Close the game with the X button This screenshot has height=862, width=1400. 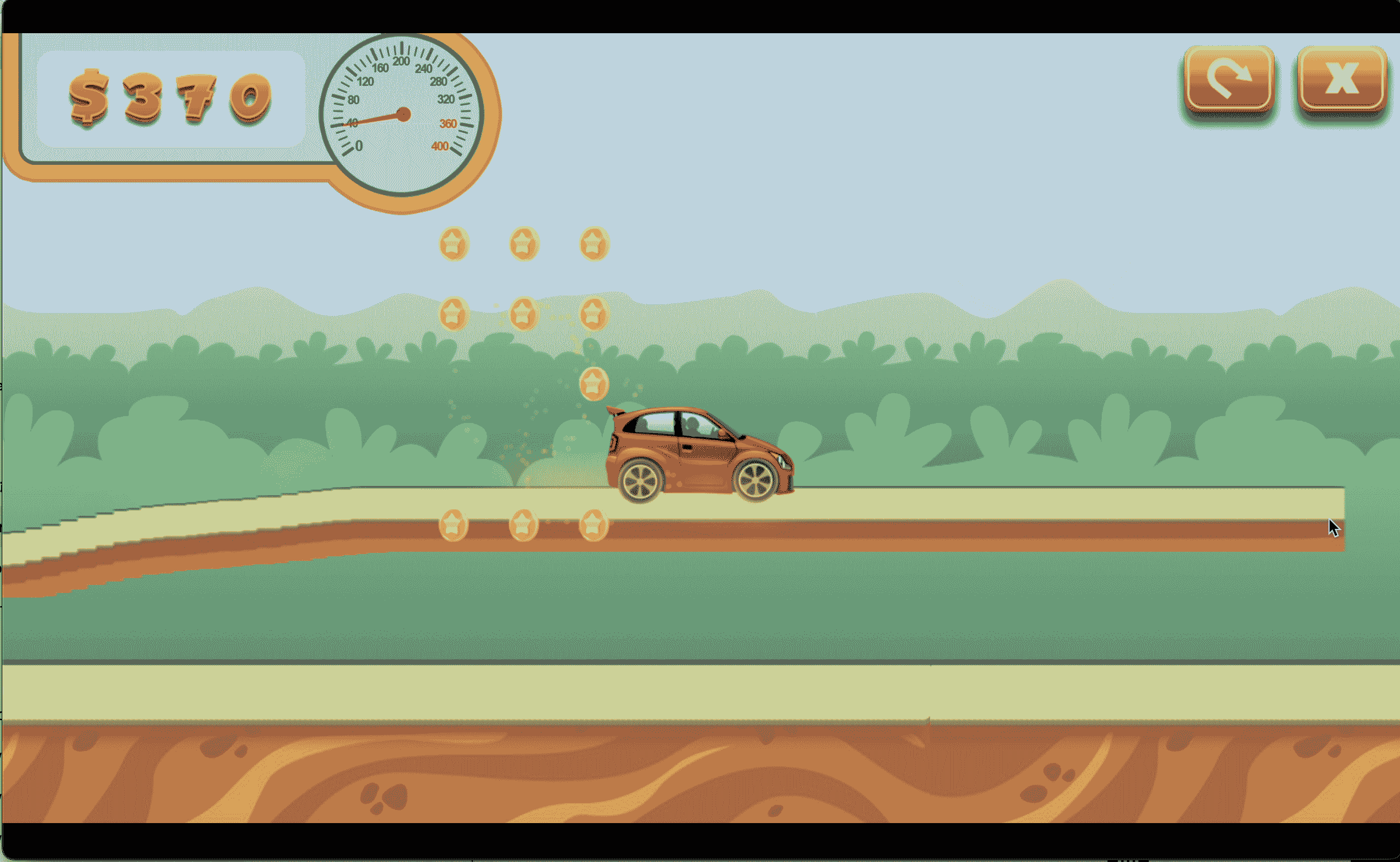1341,79
